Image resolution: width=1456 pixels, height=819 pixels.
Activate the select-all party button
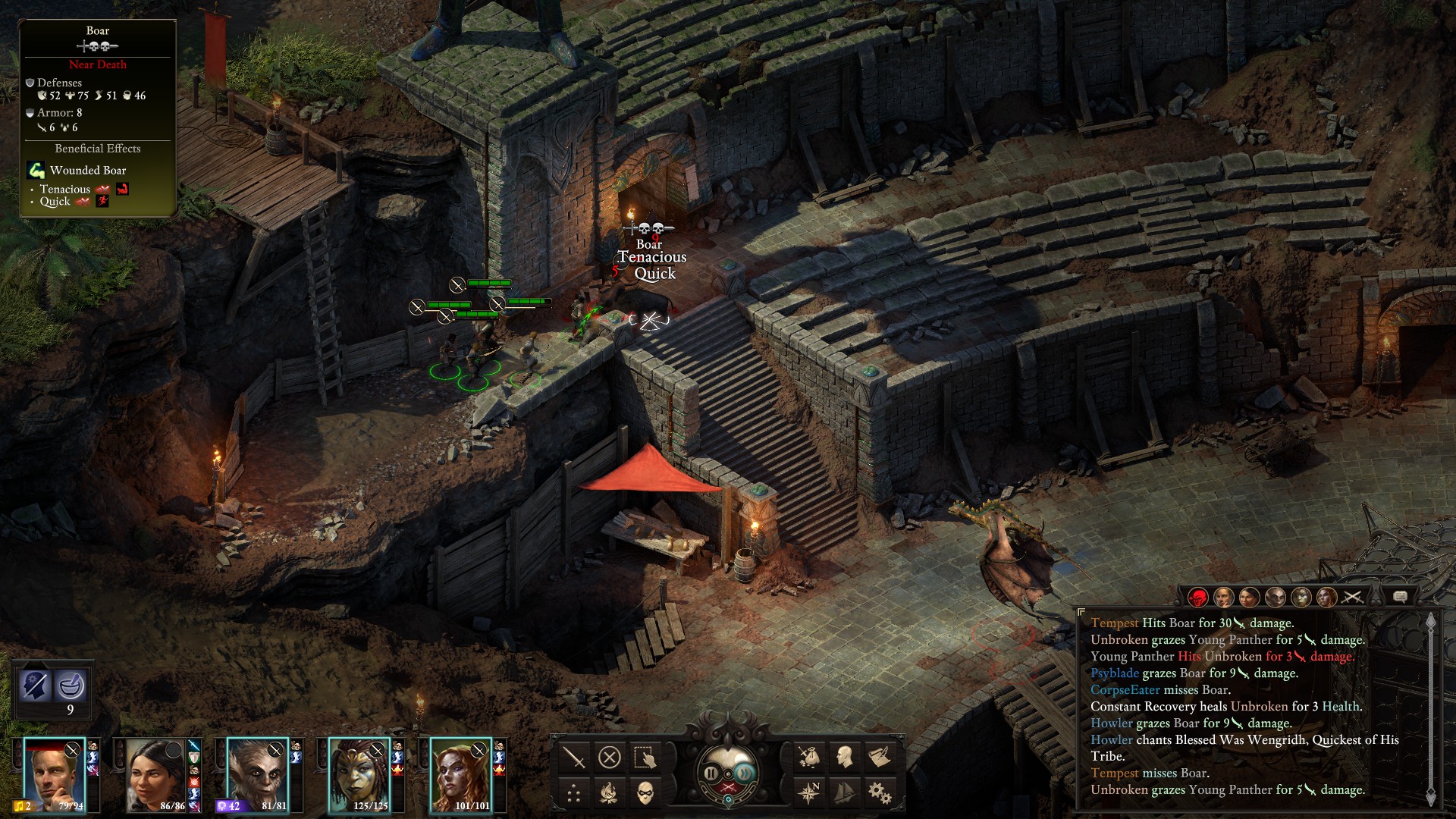[x=645, y=757]
